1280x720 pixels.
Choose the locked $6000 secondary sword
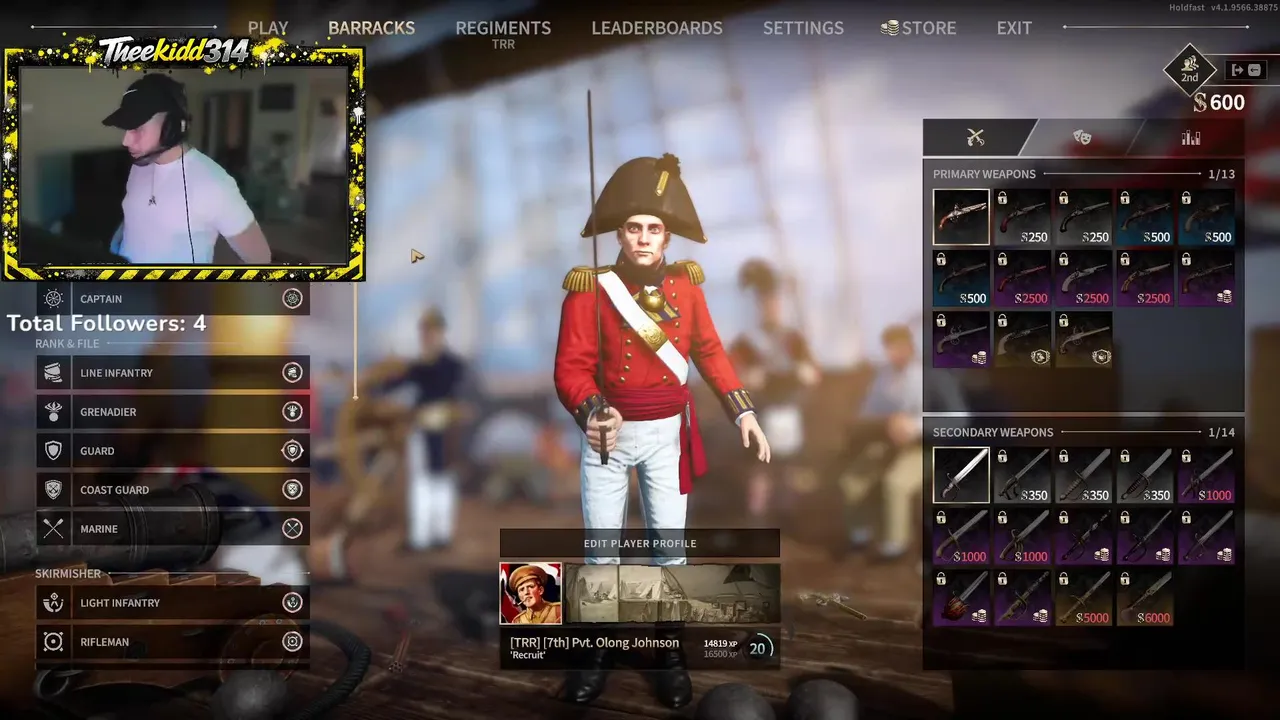(x=1145, y=599)
